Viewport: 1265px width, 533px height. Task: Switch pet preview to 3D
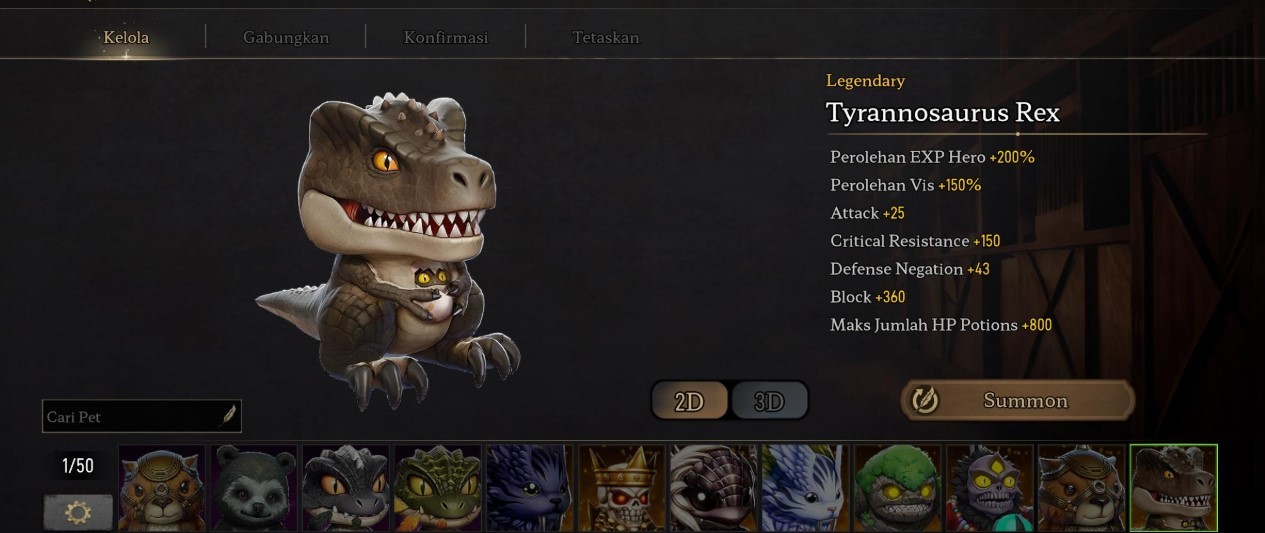pyautogui.click(x=768, y=401)
